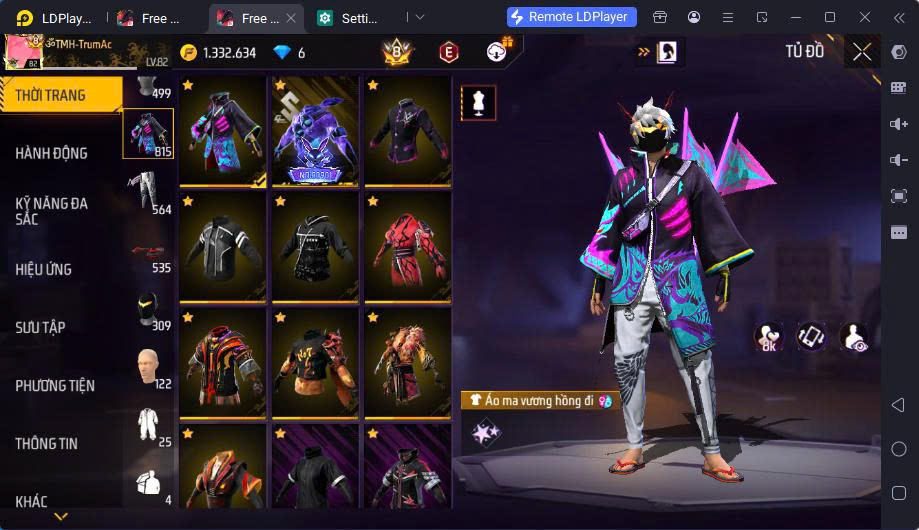The width and height of the screenshot is (919, 530).
Task: Click the mannequin preview icon
Action: click(478, 103)
